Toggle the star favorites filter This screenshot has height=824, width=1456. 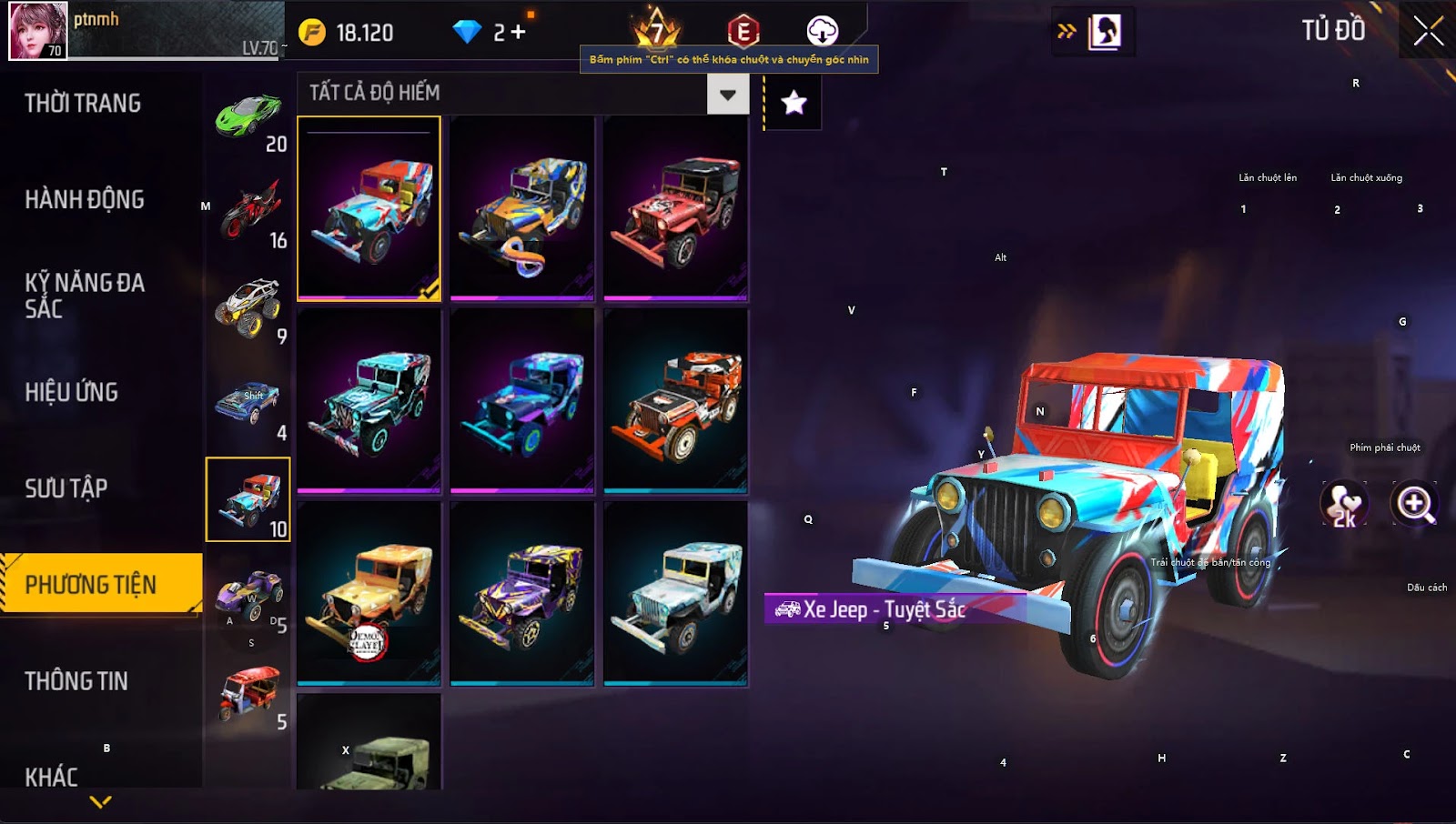[x=794, y=103]
